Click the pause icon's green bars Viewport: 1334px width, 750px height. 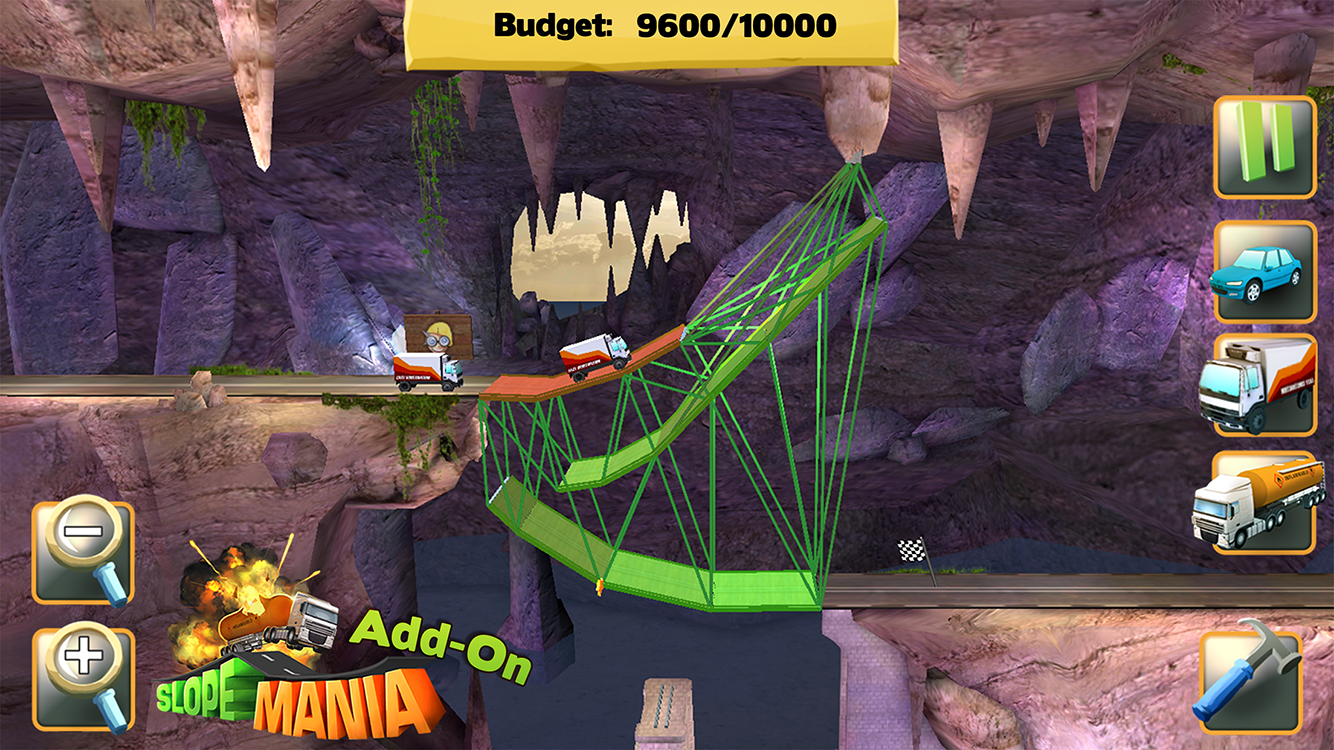coord(1262,143)
